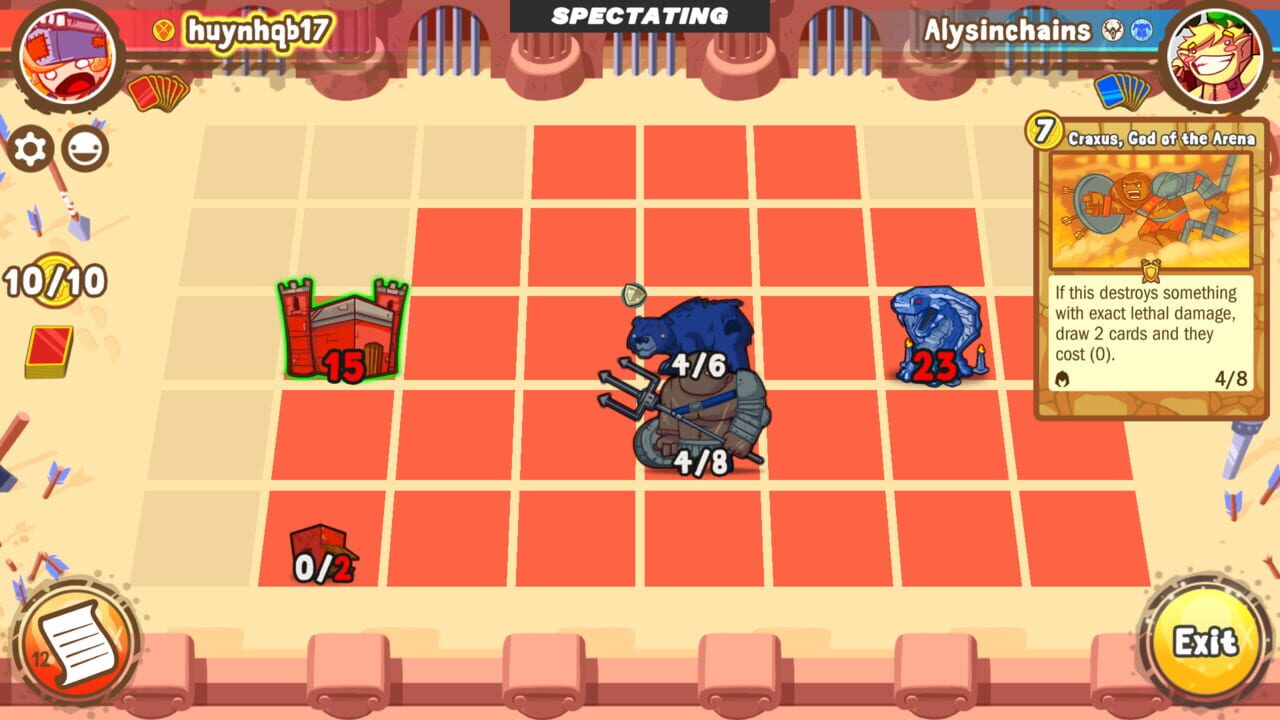This screenshot has height=720, width=1280.
Task: Click Alysinchains' blue card stack
Action: pyautogui.click(x=1117, y=89)
